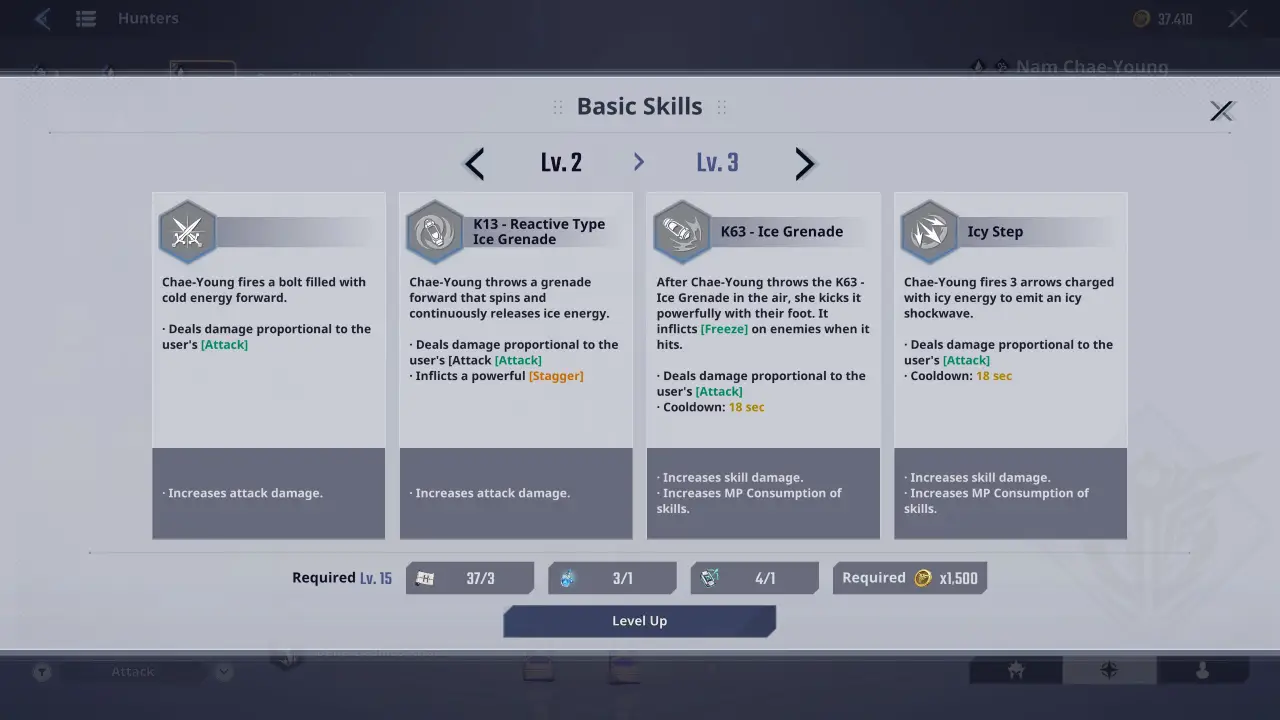Image resolution: width=1280 pixels, height=720 pixels.
Task: Select the blue ice drop material icon
Action: [x=567, y=577]
